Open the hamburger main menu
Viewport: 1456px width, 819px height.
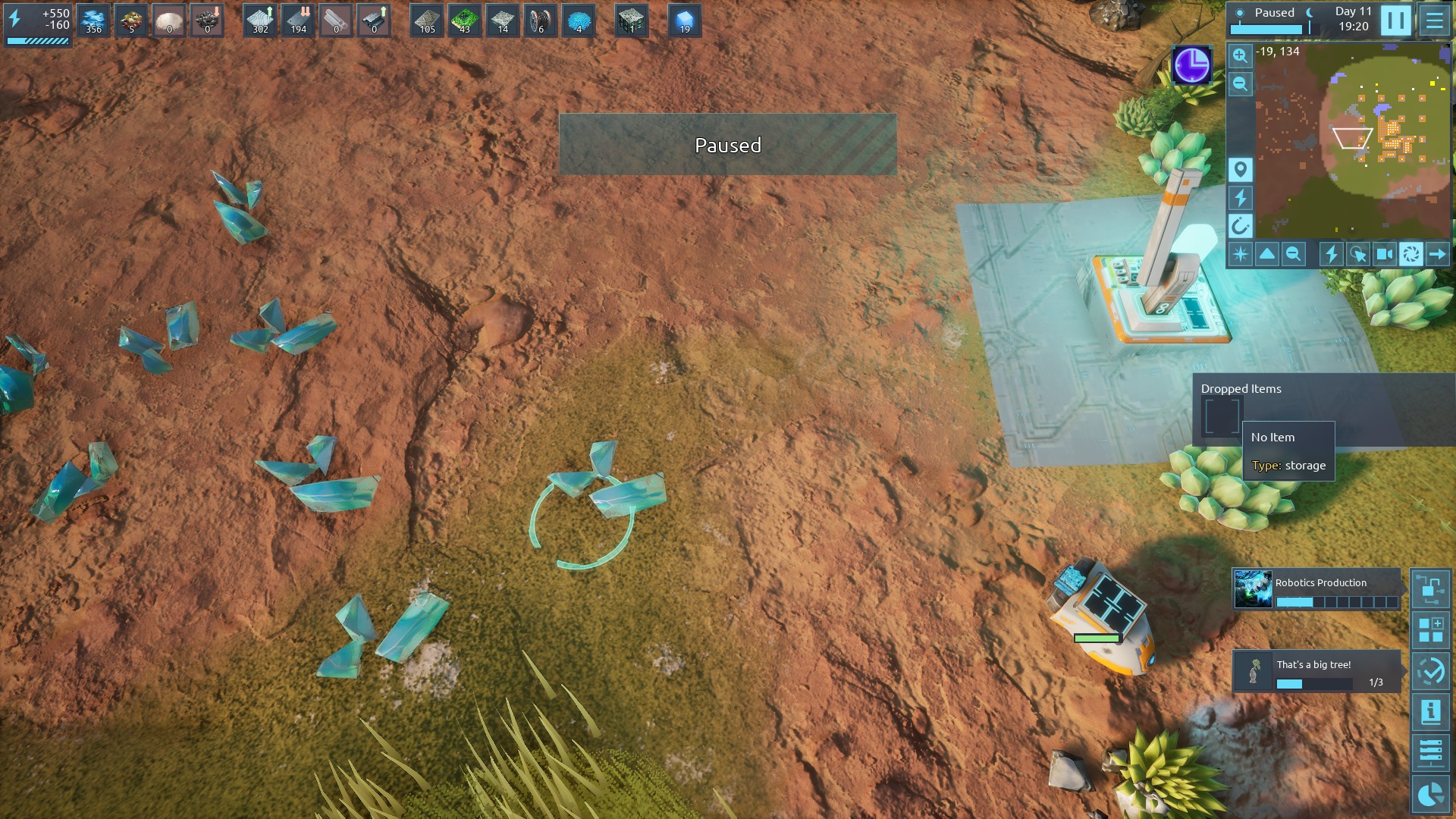pos(1434,20)
